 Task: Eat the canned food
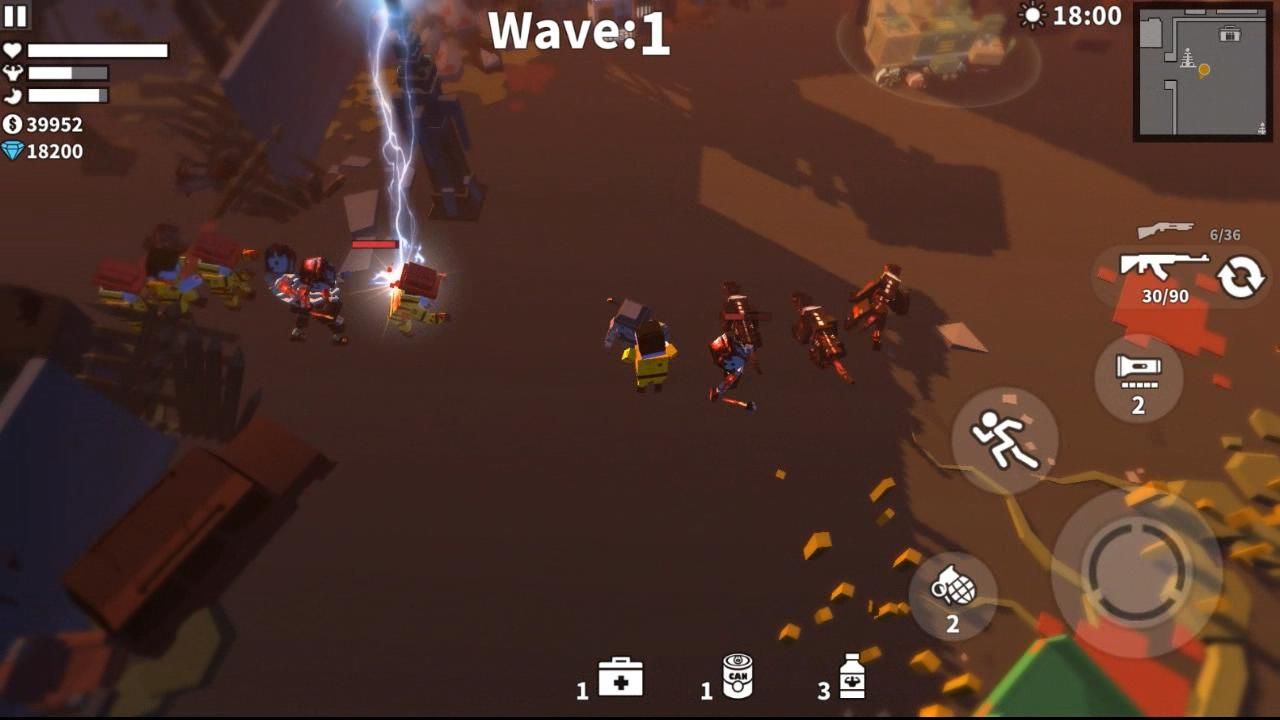coord(737,677)
